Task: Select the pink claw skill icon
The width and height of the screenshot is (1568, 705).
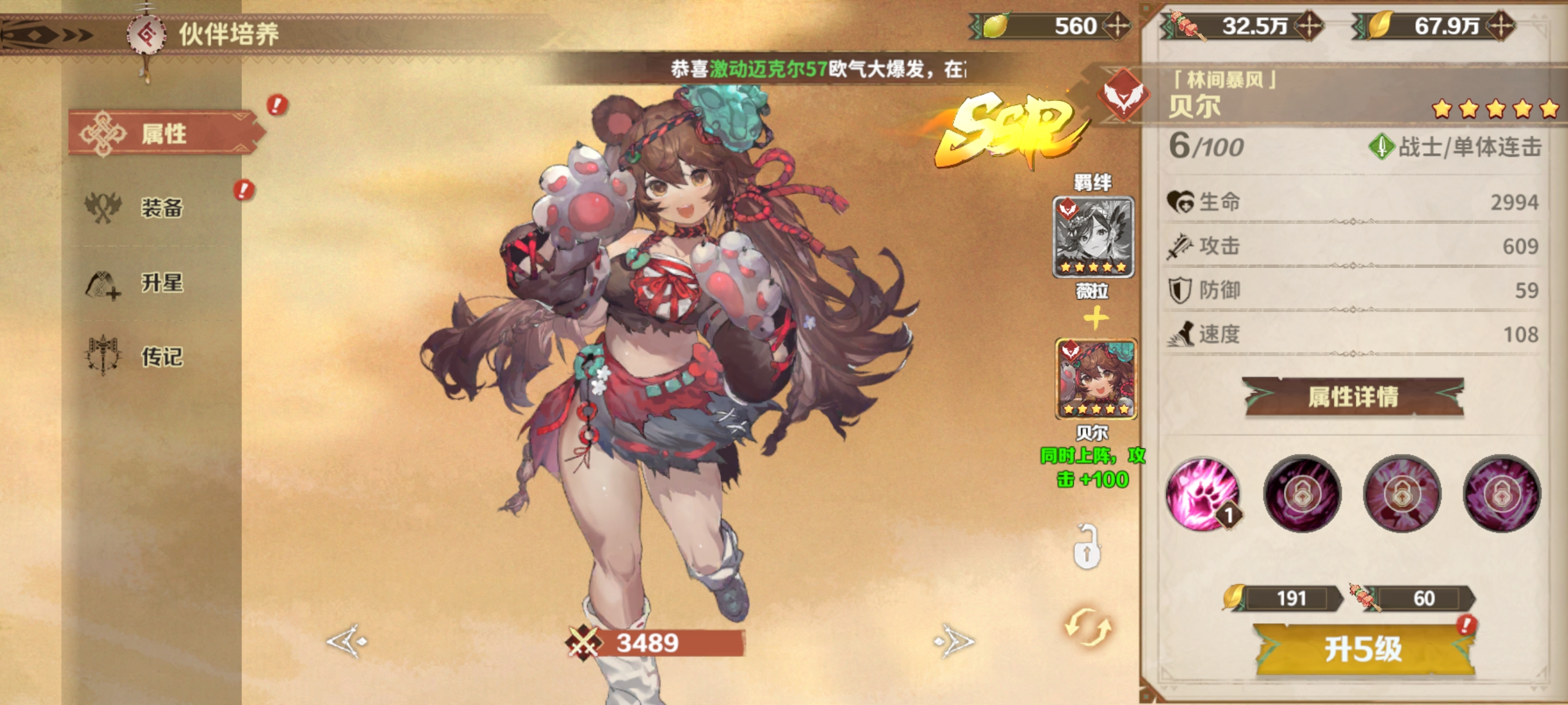Action: tap(1202, 493)
